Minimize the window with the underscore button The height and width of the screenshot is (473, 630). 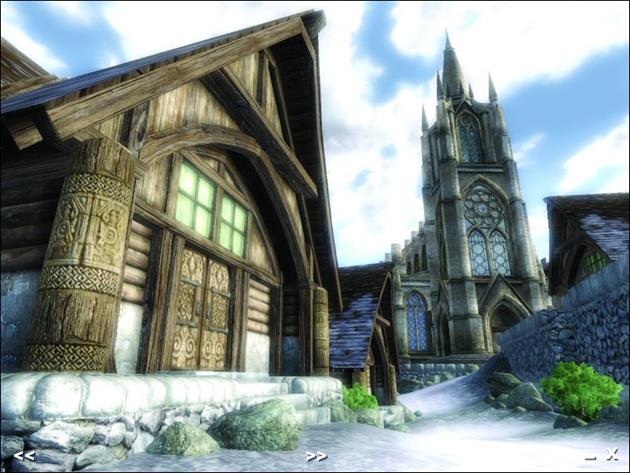click(x=590, y=457)
